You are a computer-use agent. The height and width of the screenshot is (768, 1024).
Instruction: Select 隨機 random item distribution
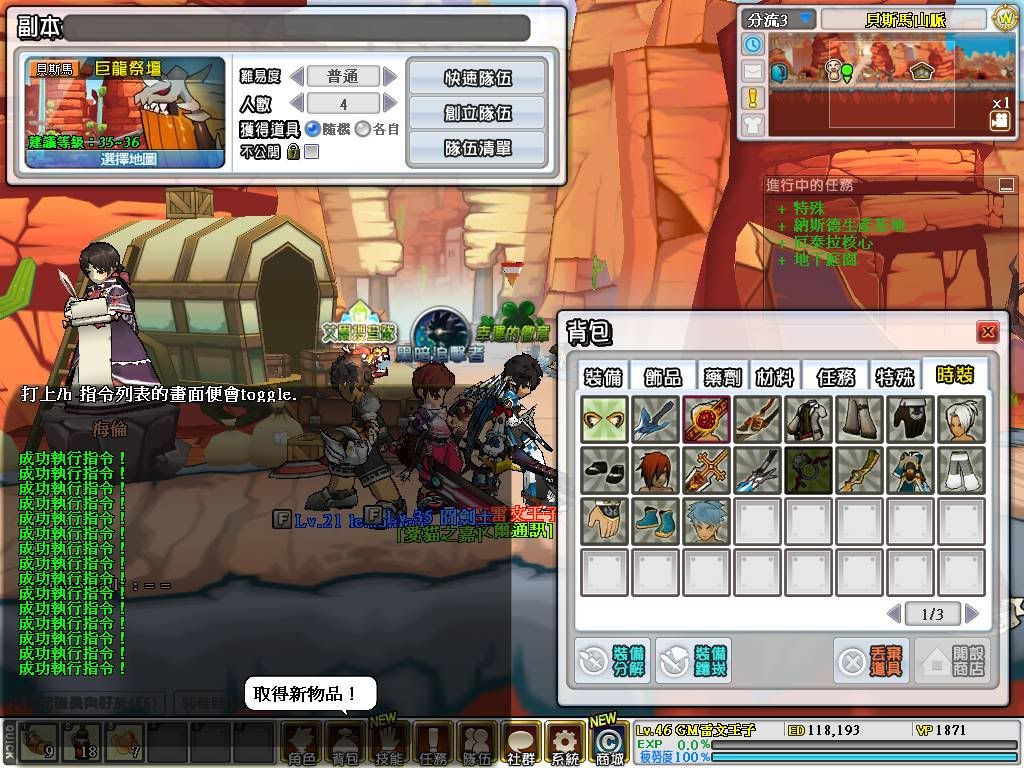(x=313, y=128)
